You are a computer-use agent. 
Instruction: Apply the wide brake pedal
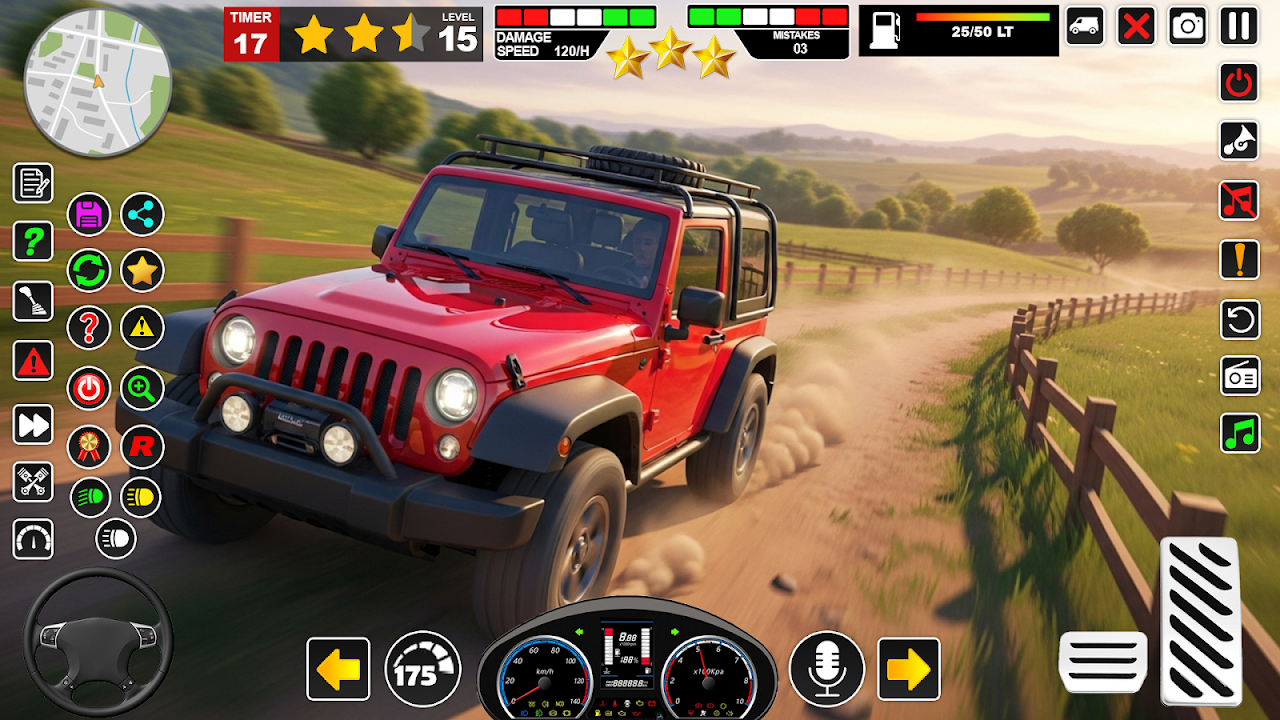pyautogui.click(x=1103, y=662)
